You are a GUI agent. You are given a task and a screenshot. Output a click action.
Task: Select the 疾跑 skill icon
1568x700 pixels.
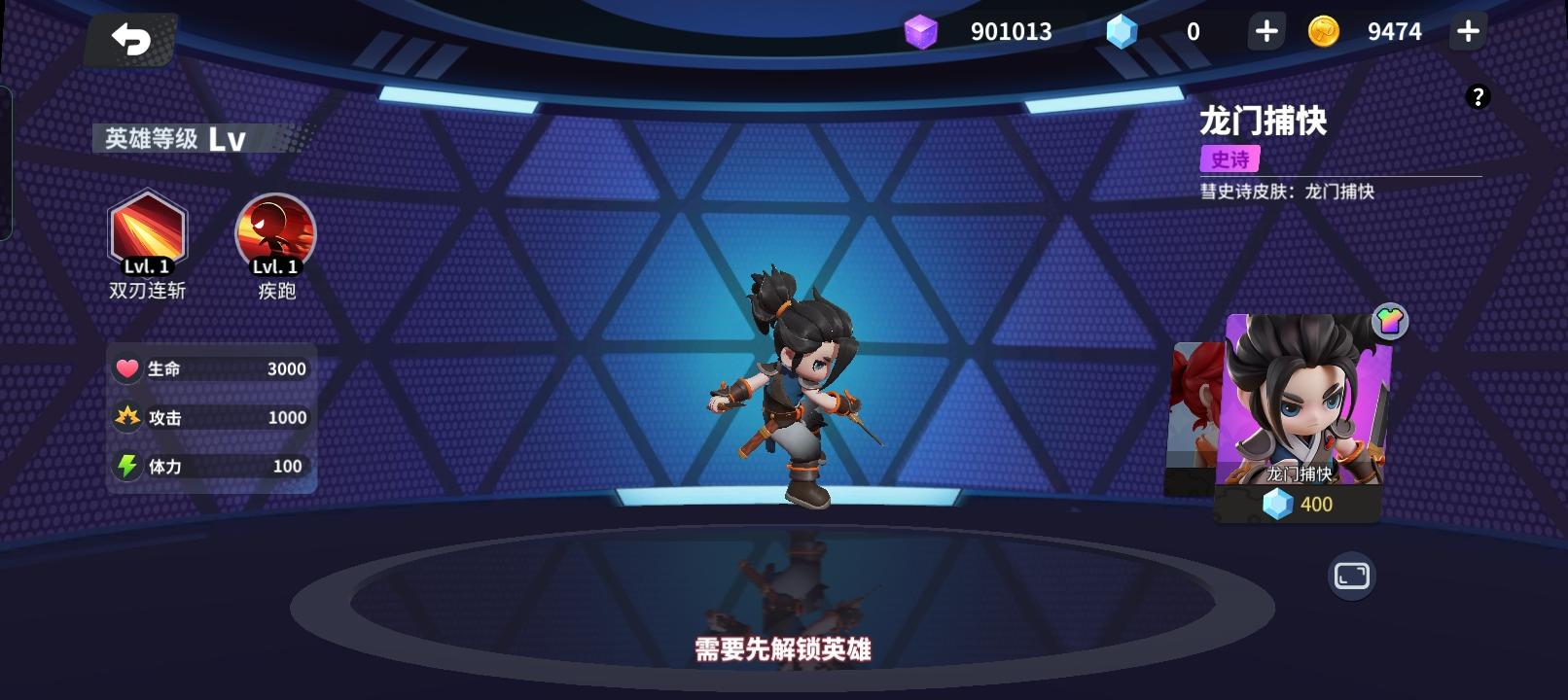(x=274, y=233)
